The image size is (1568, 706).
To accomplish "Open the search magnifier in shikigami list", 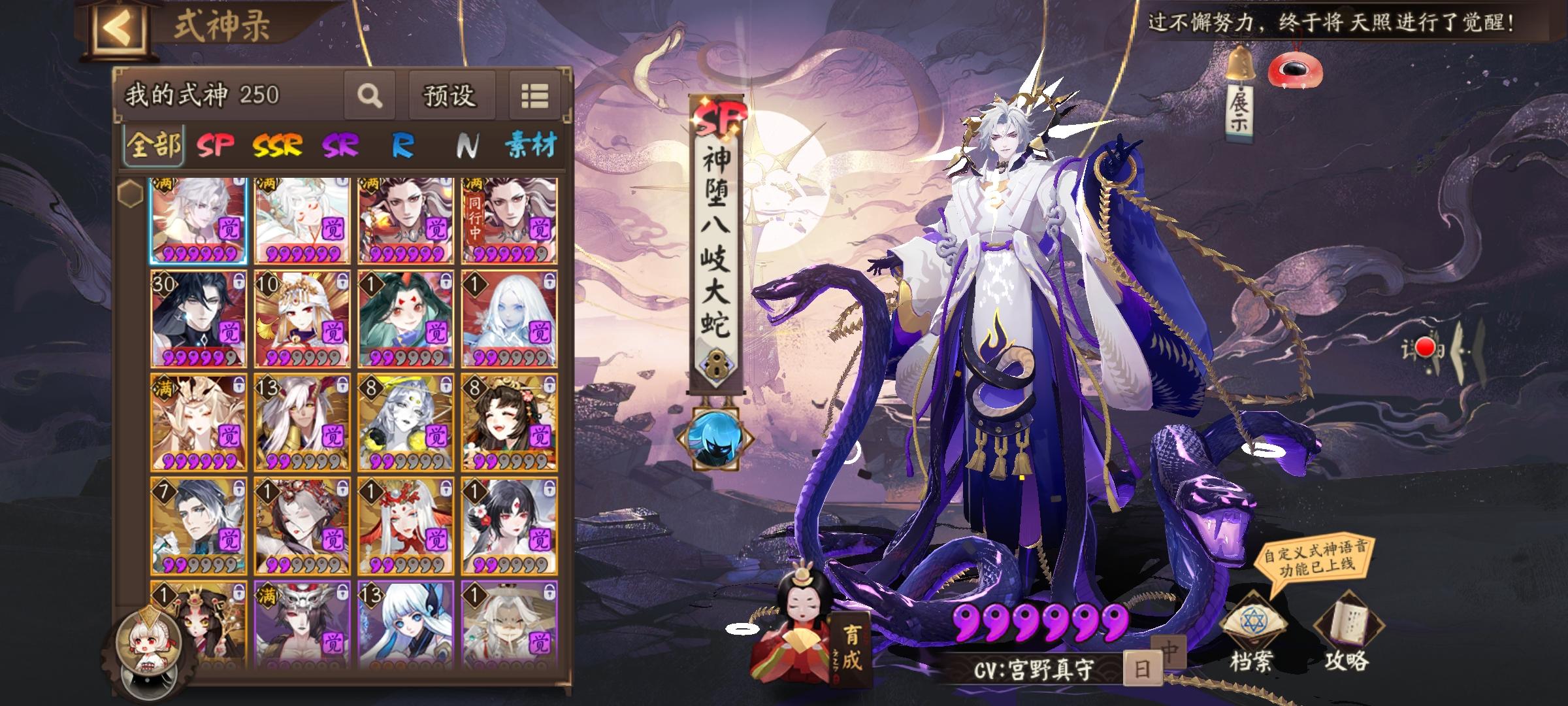I will 370,96.
